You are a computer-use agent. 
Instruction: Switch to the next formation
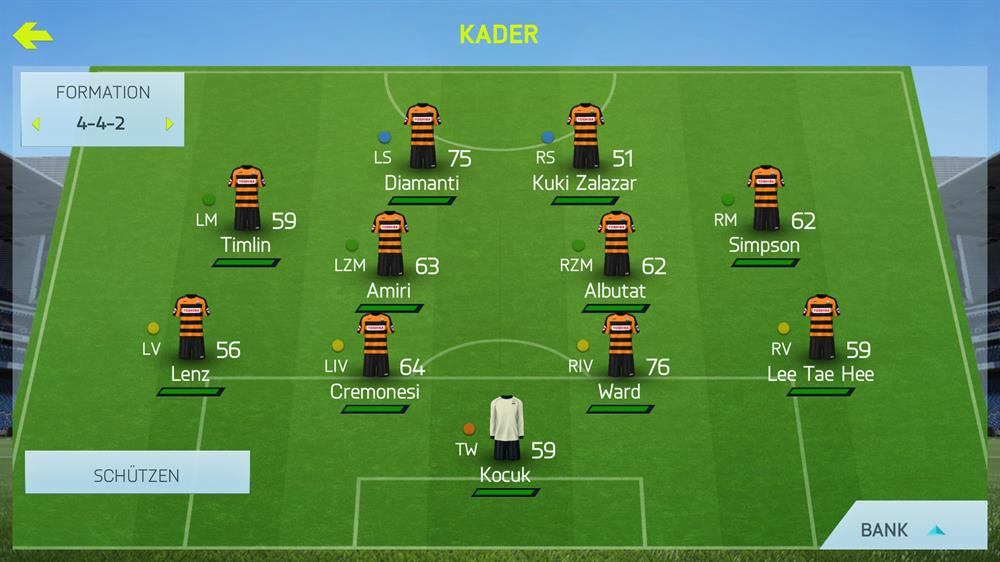tap(169, 125)
